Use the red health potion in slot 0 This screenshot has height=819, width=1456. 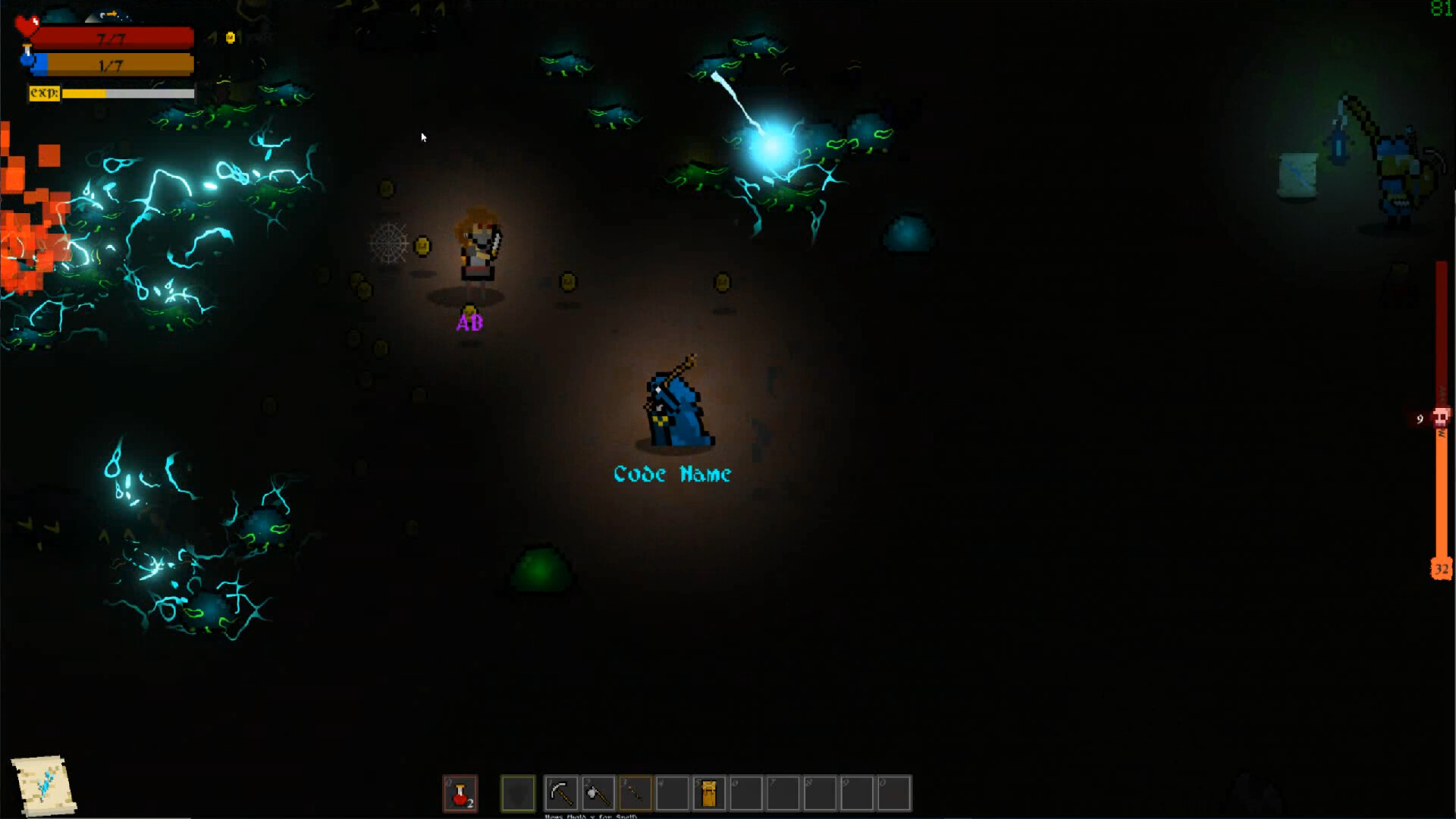(x=461, y=793)
